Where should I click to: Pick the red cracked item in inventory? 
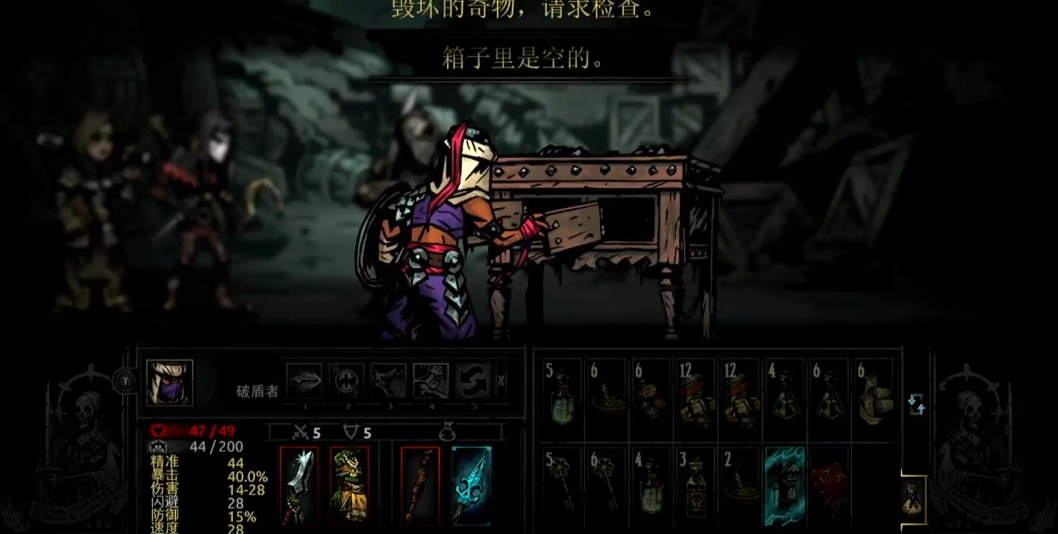pyautogui.click(x=829, y=485)
